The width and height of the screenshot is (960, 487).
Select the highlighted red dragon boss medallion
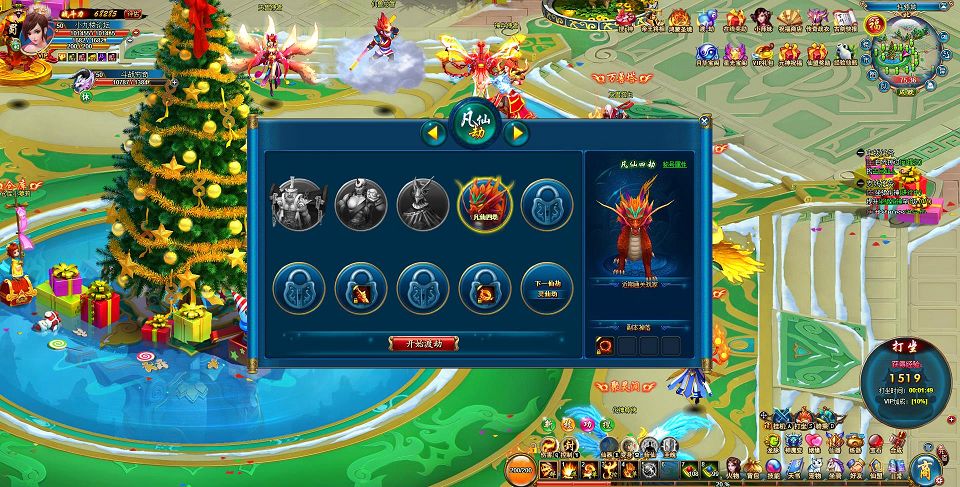[484, 204]
